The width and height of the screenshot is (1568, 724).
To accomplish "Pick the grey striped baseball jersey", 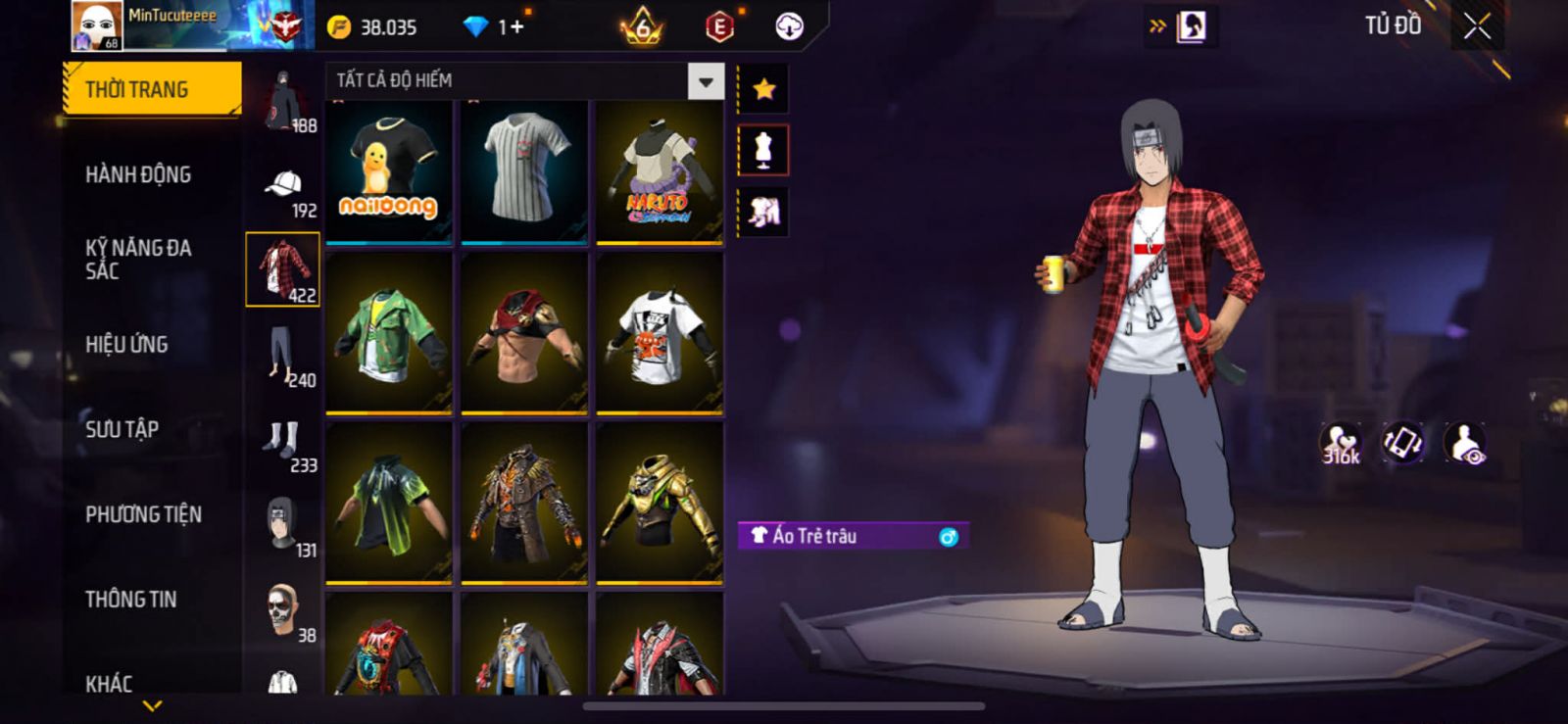I will click(524, 170).
